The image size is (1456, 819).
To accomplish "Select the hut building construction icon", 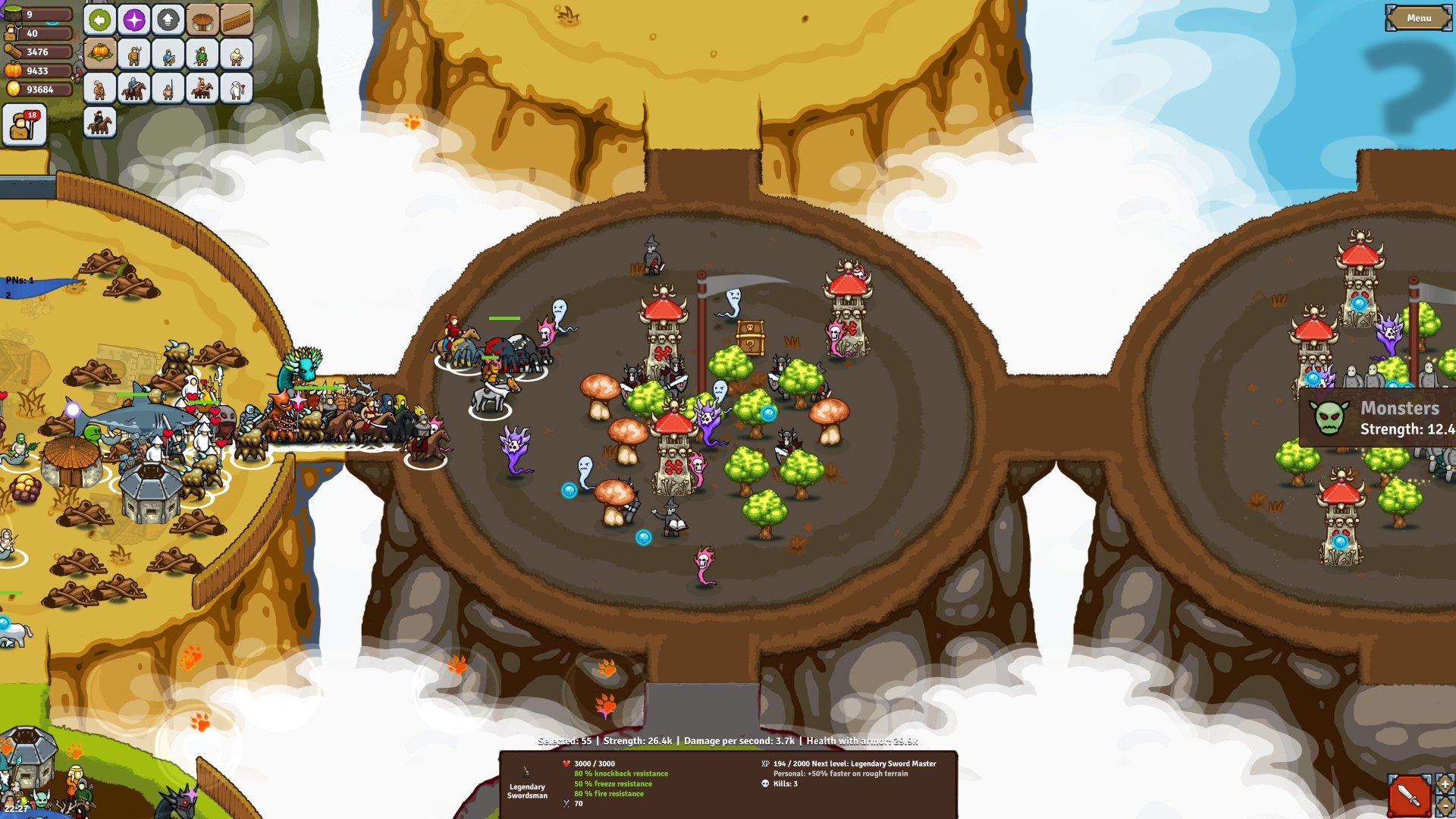I will (x=201, y=20).
